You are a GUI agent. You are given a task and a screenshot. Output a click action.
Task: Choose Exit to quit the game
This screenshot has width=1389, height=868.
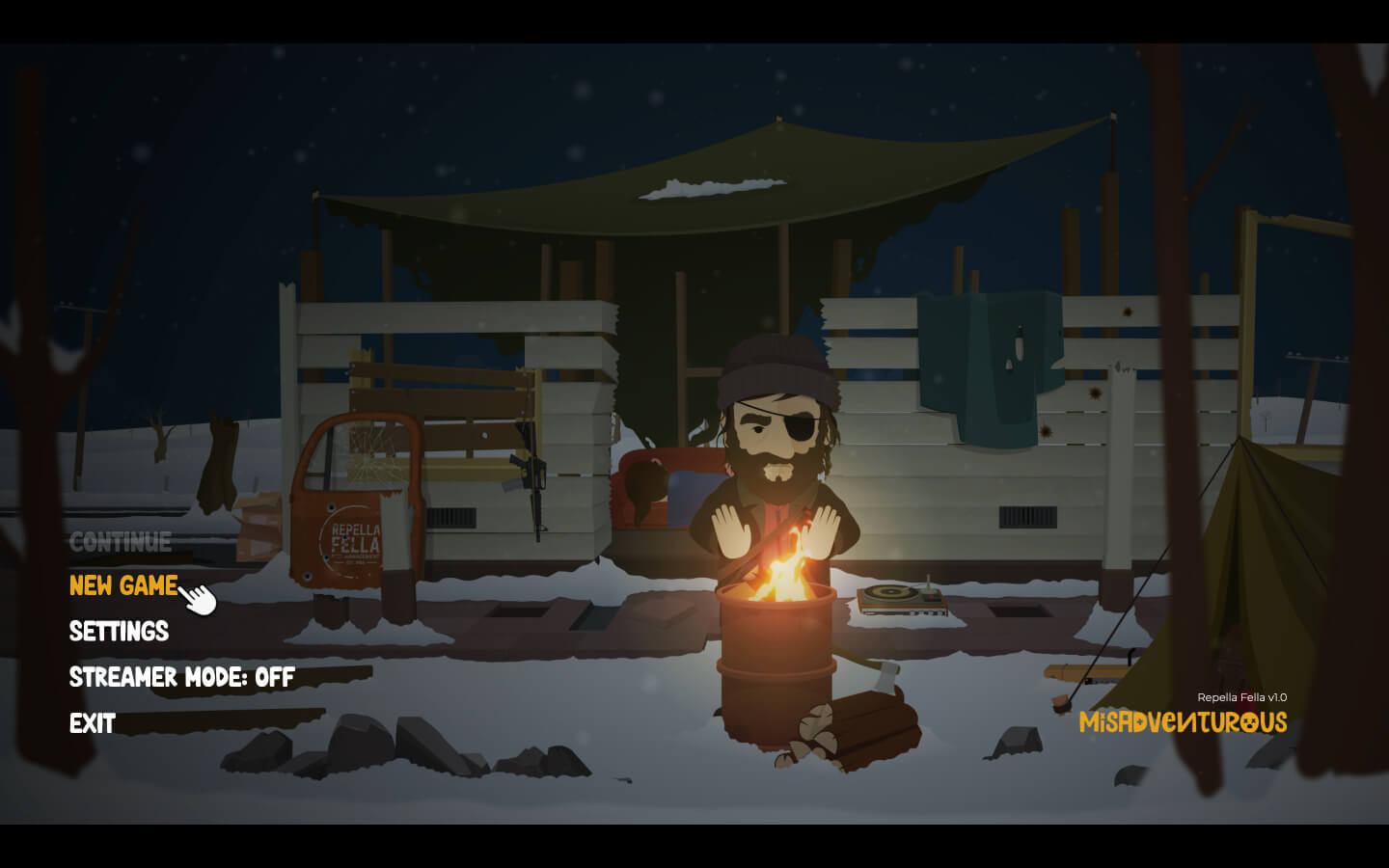tap(93, 723)
